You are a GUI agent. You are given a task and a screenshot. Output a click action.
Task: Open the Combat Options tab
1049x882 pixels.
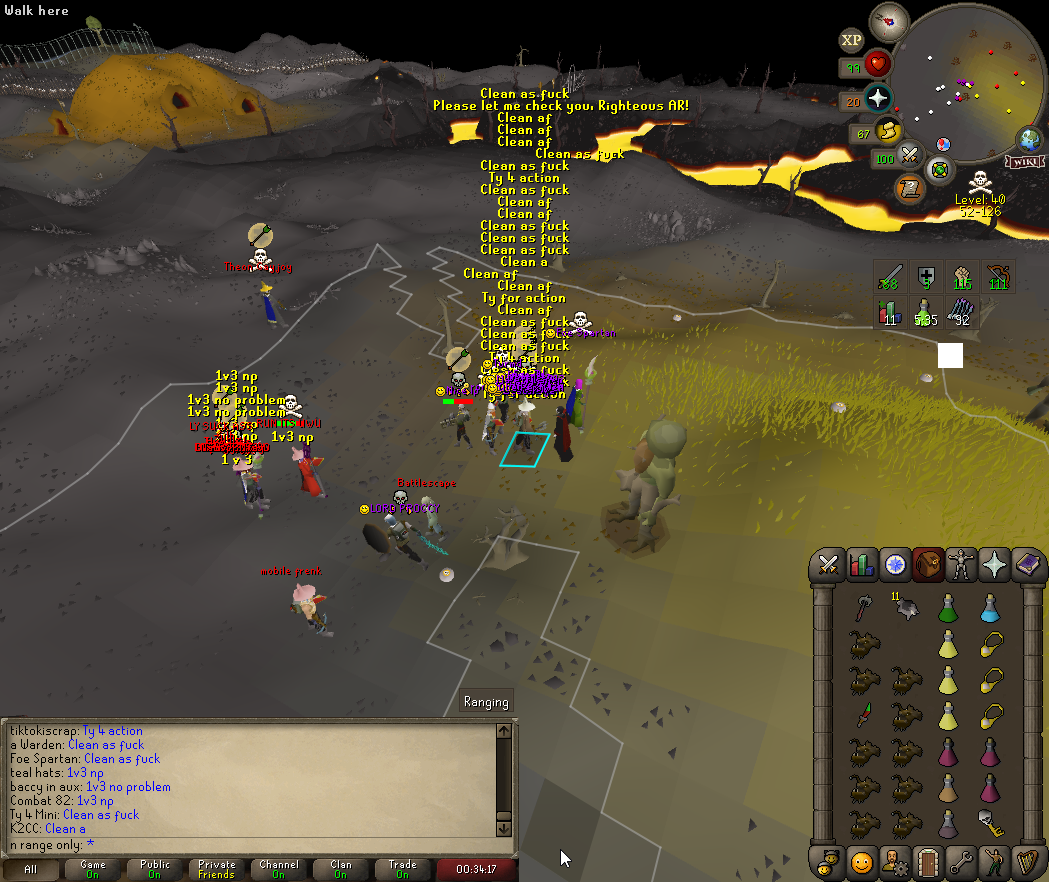pos(828,565)
